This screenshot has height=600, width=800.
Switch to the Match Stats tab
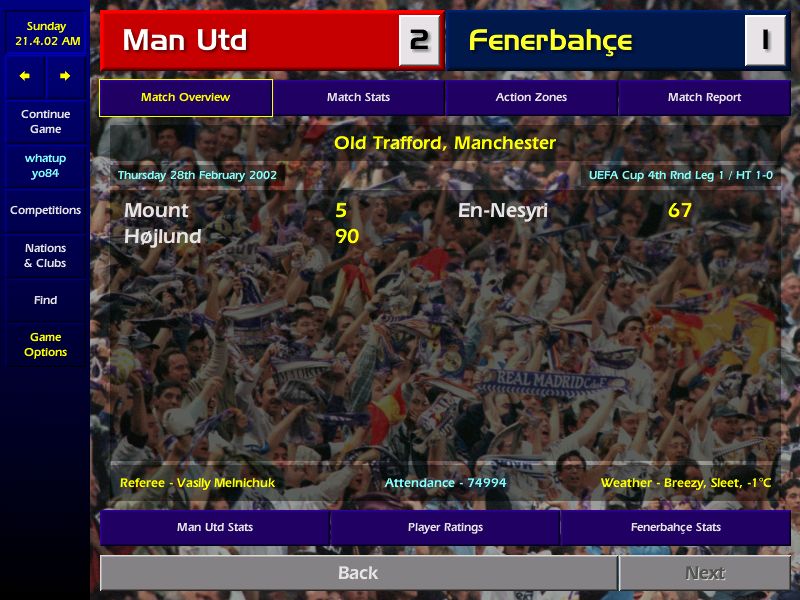tap(358, 98)
